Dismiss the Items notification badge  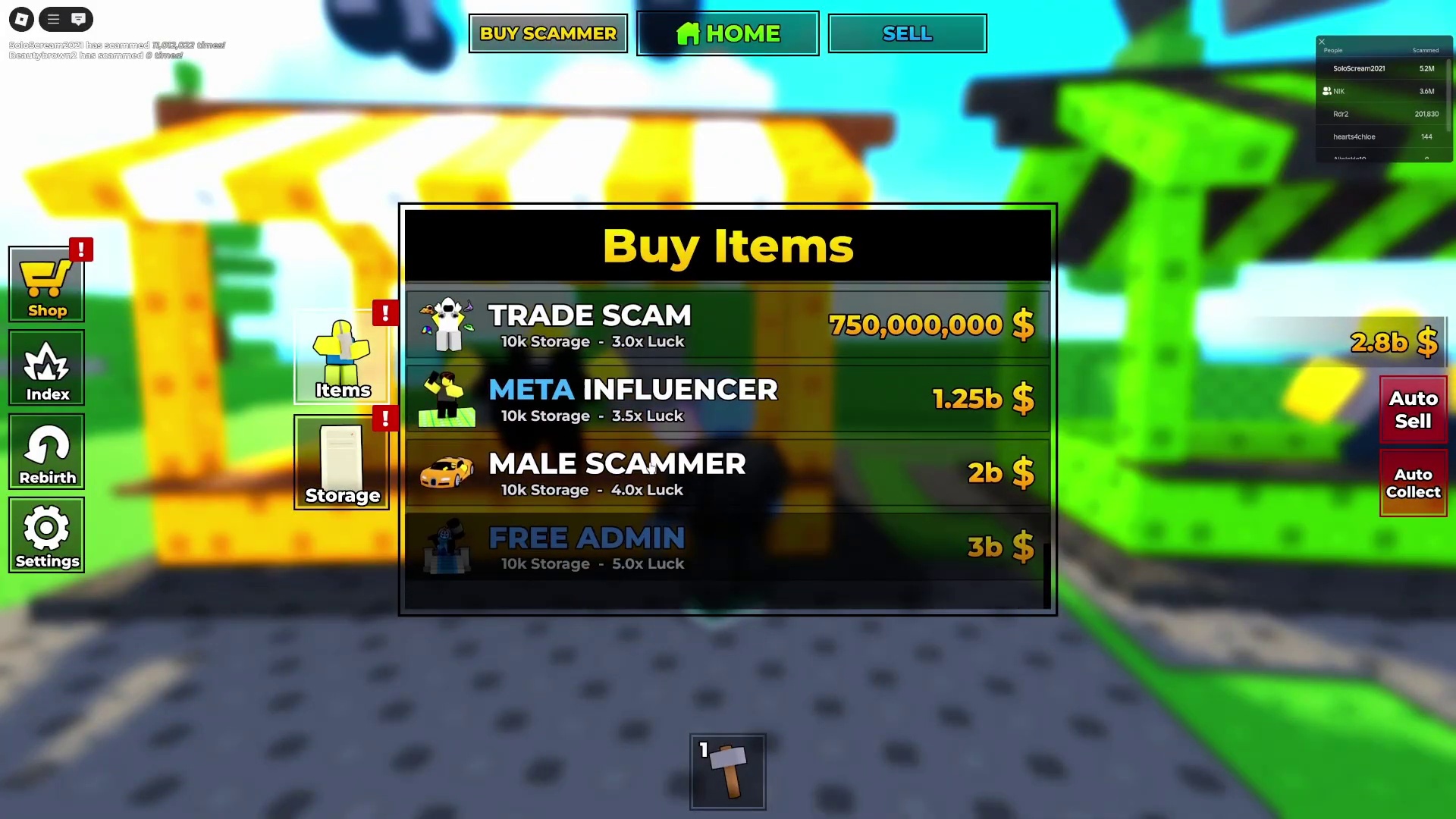(x=385, y=312)
